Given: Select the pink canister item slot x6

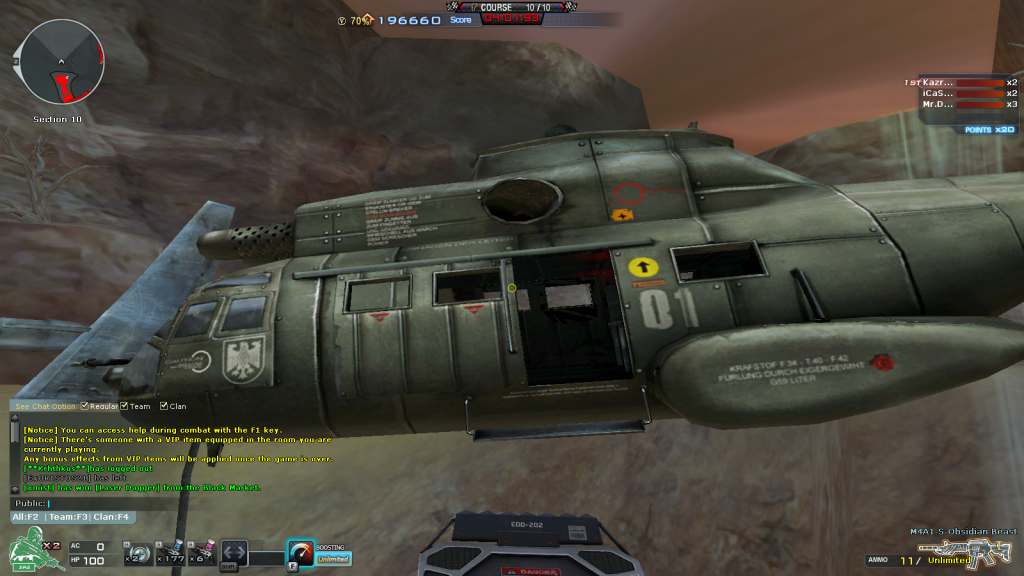Looking at the screenshot, I should [x=202, y=551].
